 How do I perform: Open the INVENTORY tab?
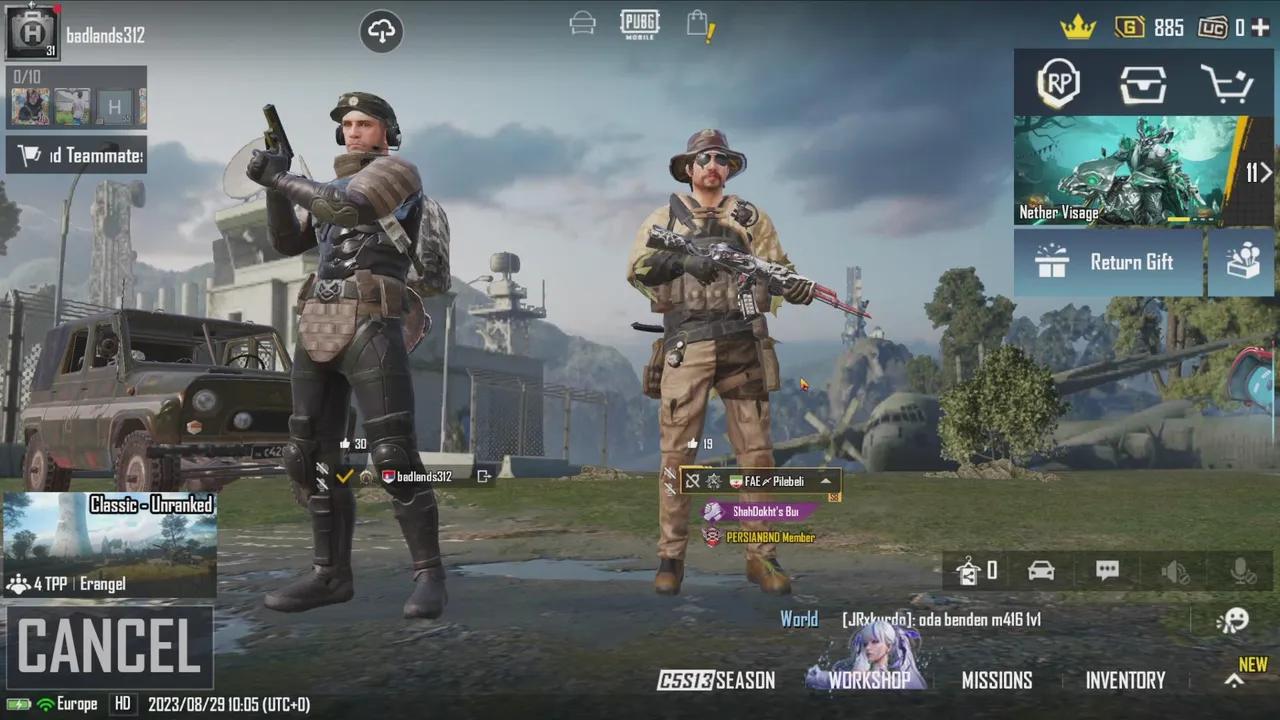1126,680
